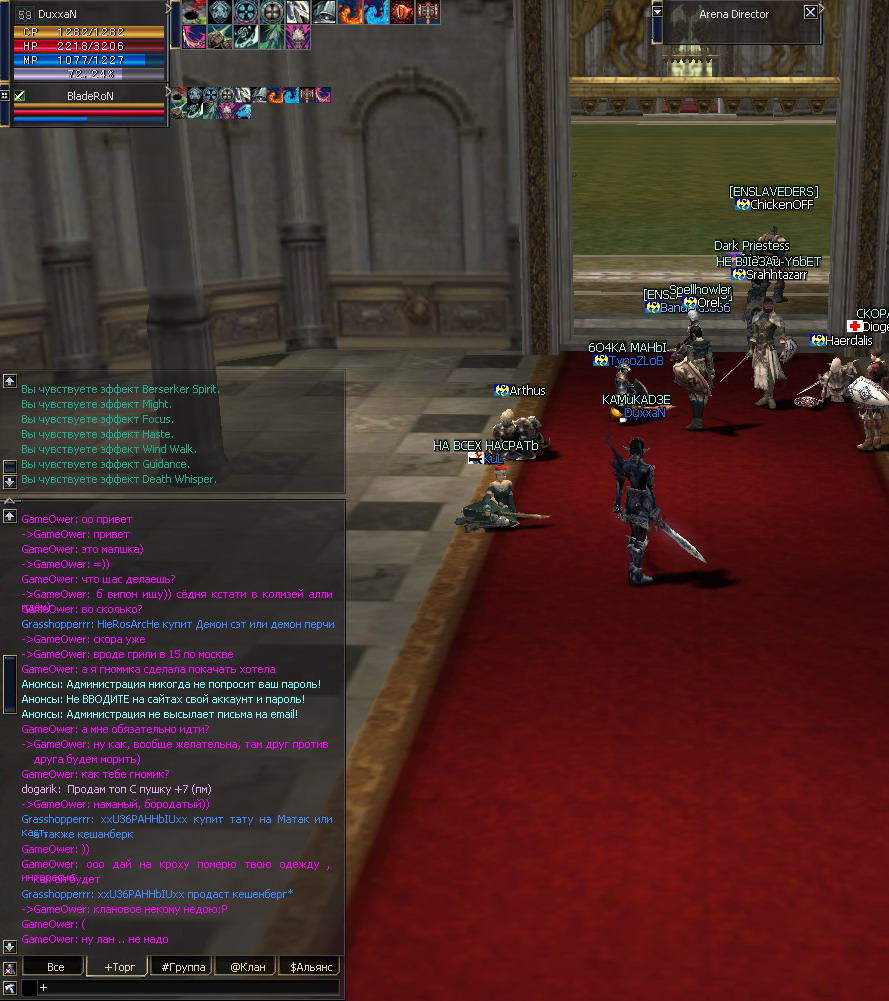Click the red-X chat filter icon beside tabs
Image resolution: width=889 pixels, height=1001 pixels.
pos(10,968)
